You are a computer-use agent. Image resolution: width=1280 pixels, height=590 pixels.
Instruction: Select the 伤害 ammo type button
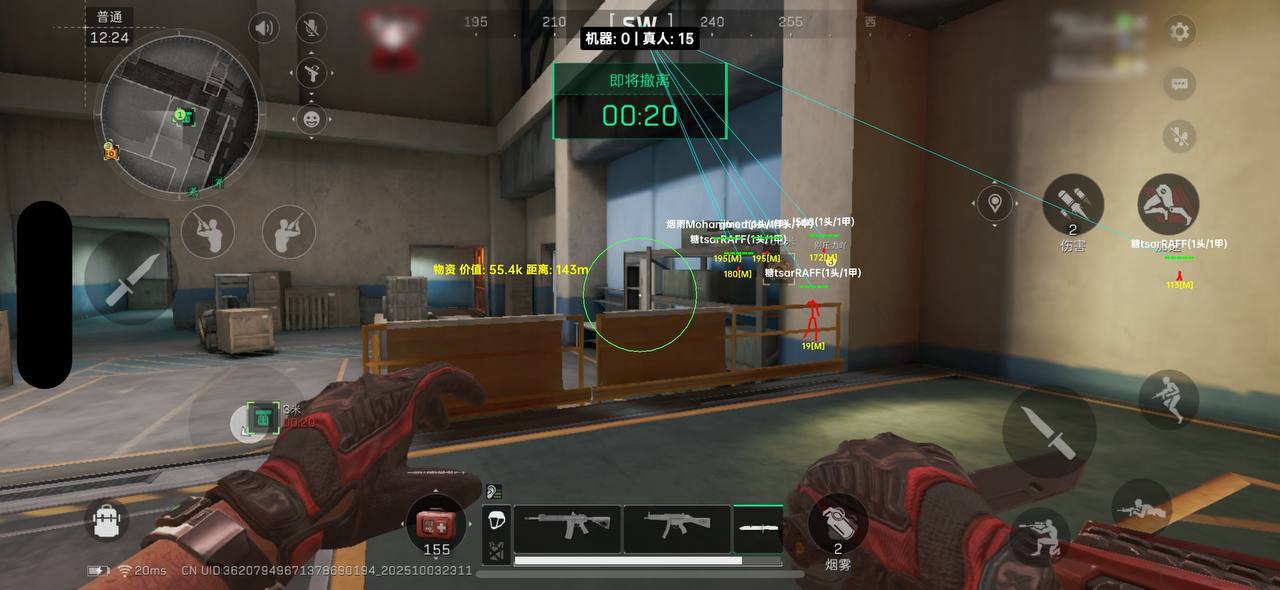click(x=1073, y=206)
